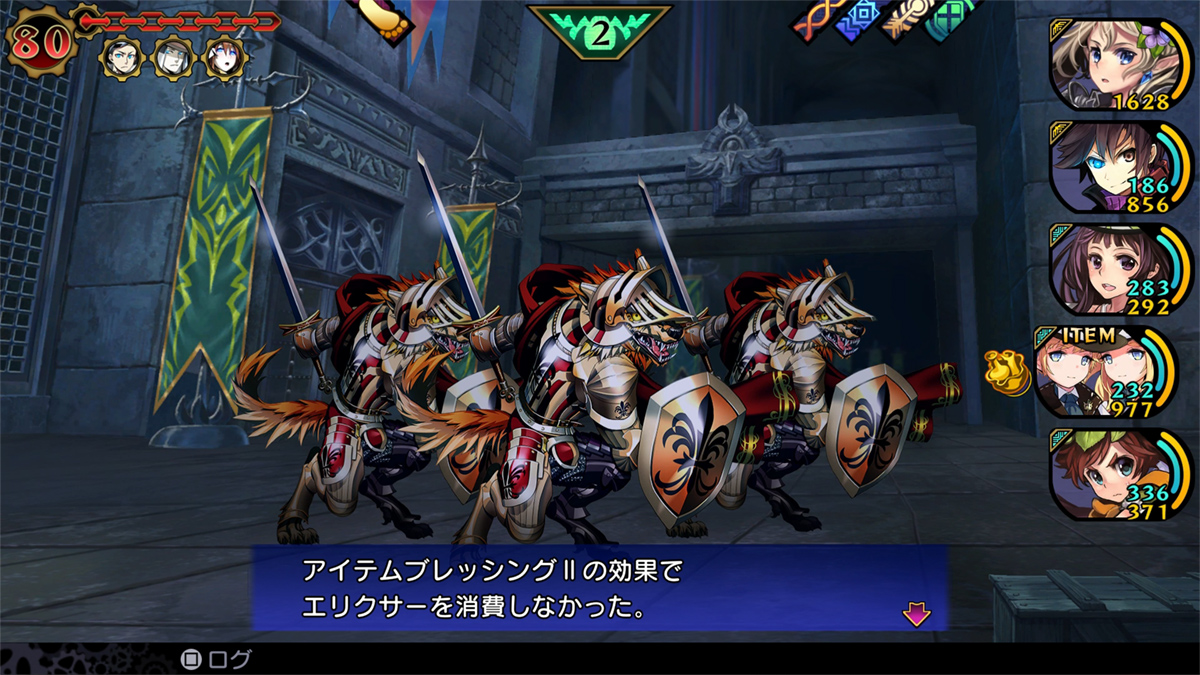Viewport: 1200px width, 675px height.
Task: Choose the brown-haired girl party portrait
Action: [1110, 268]
